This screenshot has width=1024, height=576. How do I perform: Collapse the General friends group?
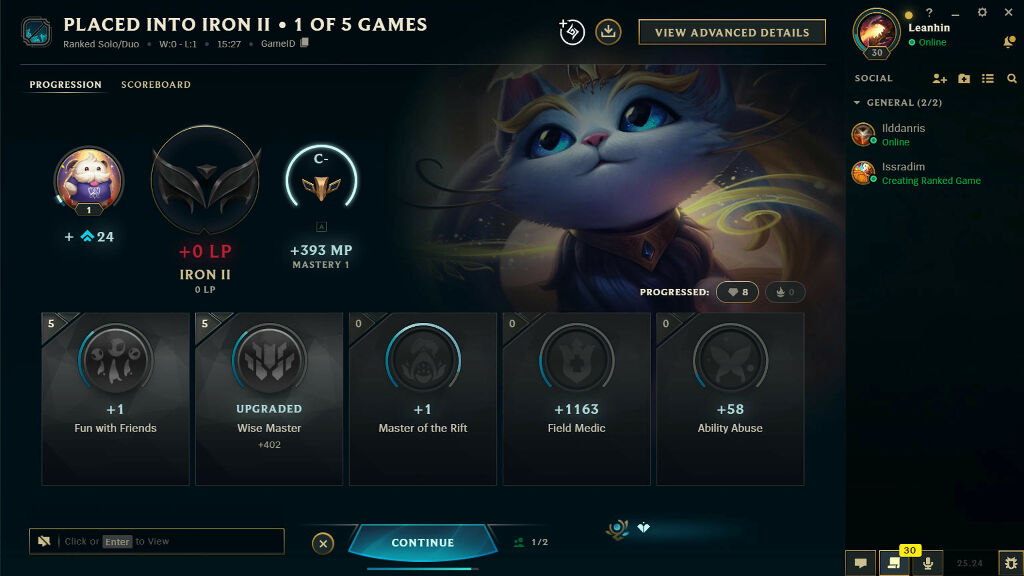pos(857,103)
